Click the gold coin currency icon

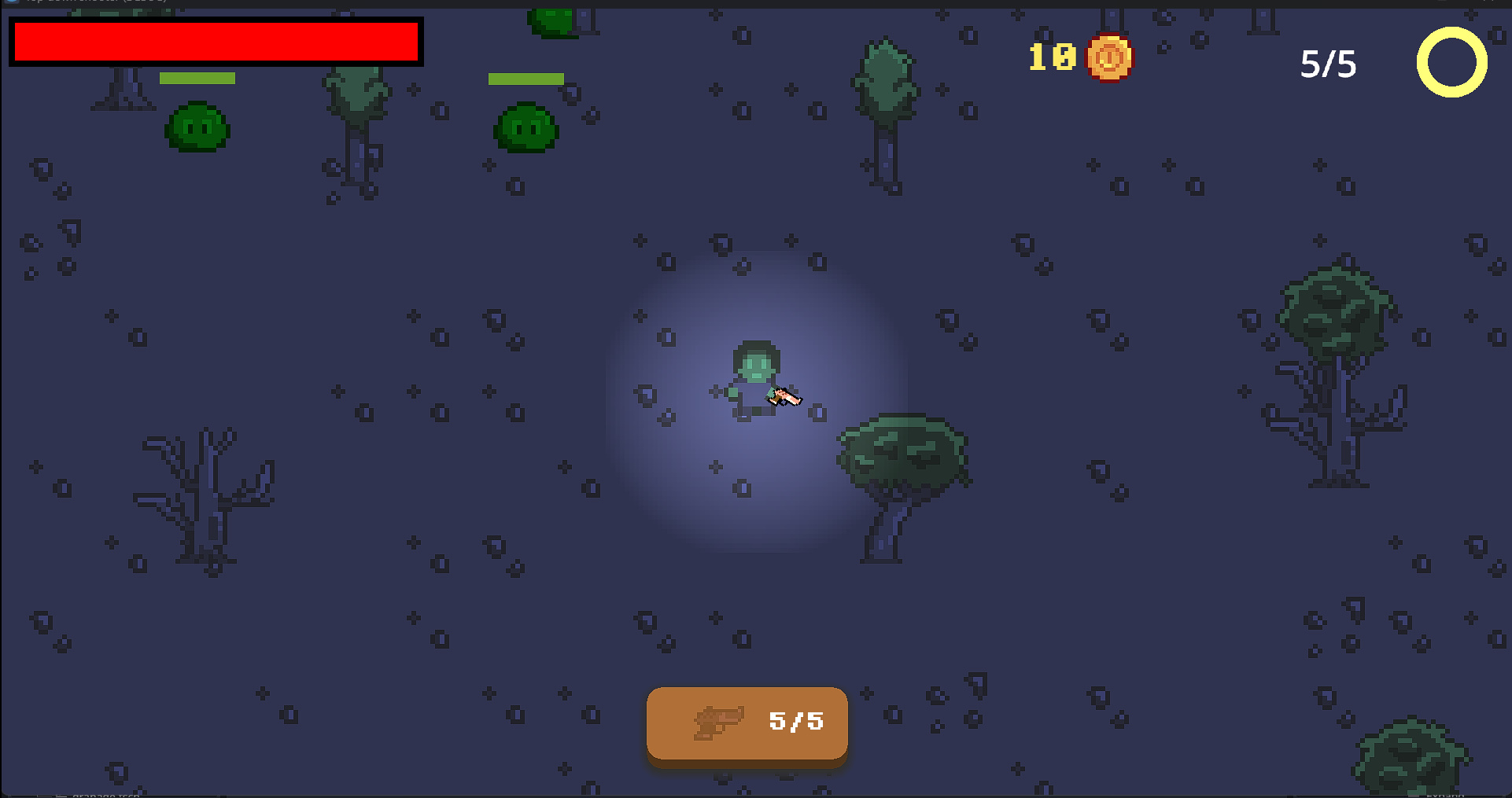tap(1109, 57)
